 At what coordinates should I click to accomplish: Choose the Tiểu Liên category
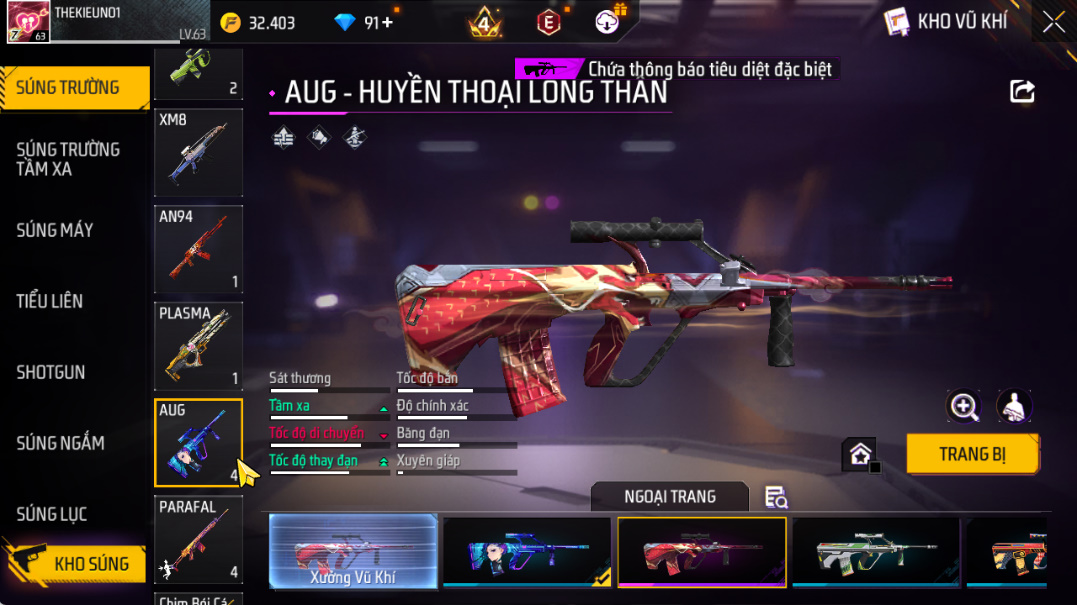50,301
